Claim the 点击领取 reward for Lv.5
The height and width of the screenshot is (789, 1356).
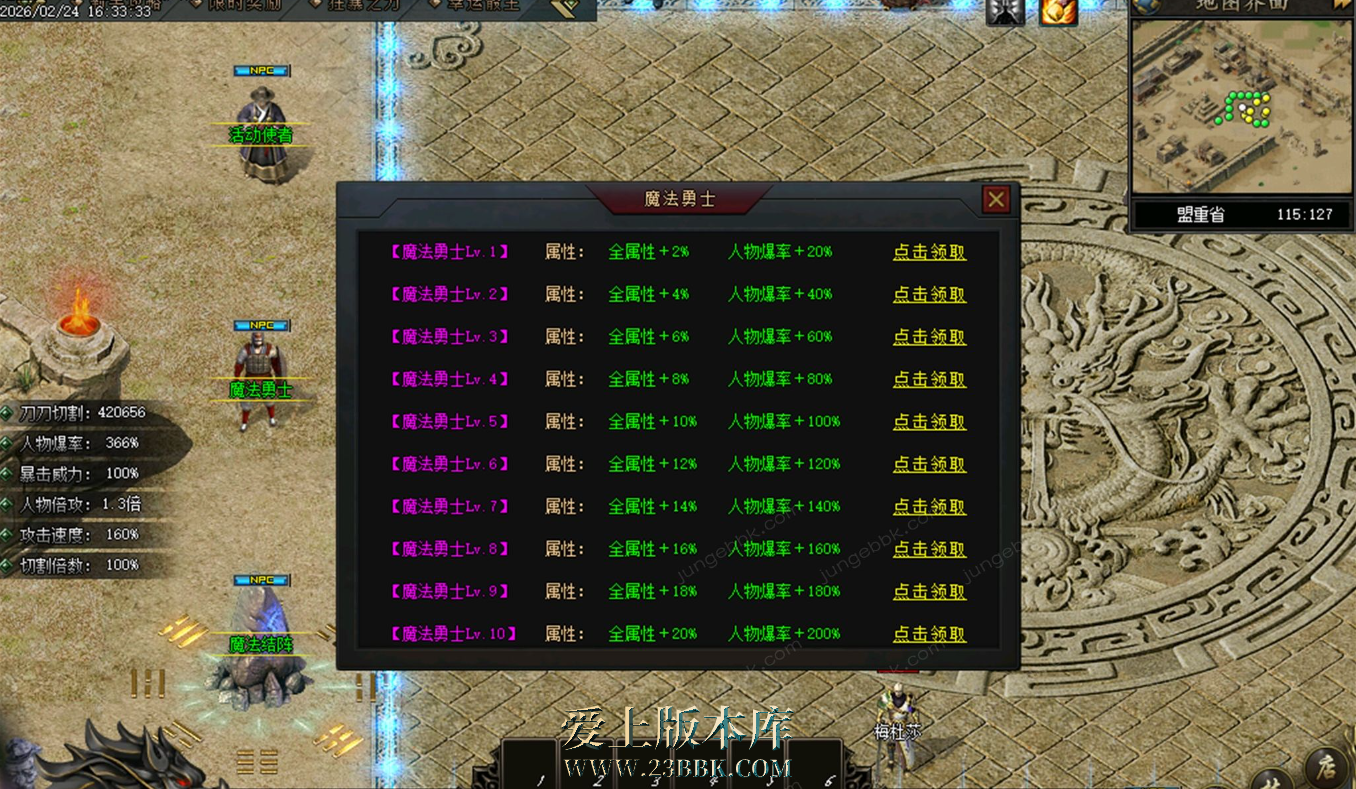coord(929,422)
